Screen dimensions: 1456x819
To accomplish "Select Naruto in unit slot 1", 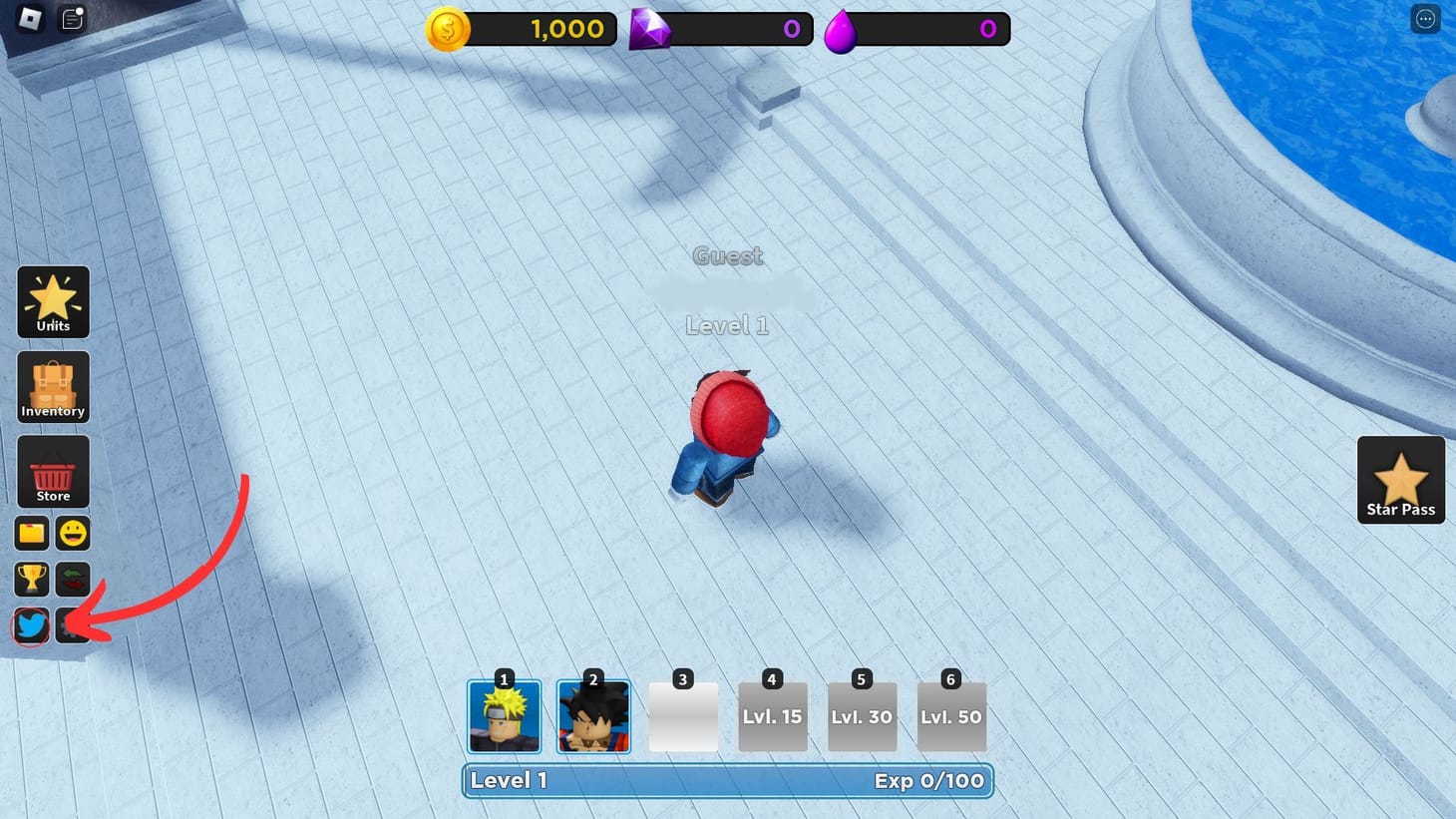I will pos(504,716).
